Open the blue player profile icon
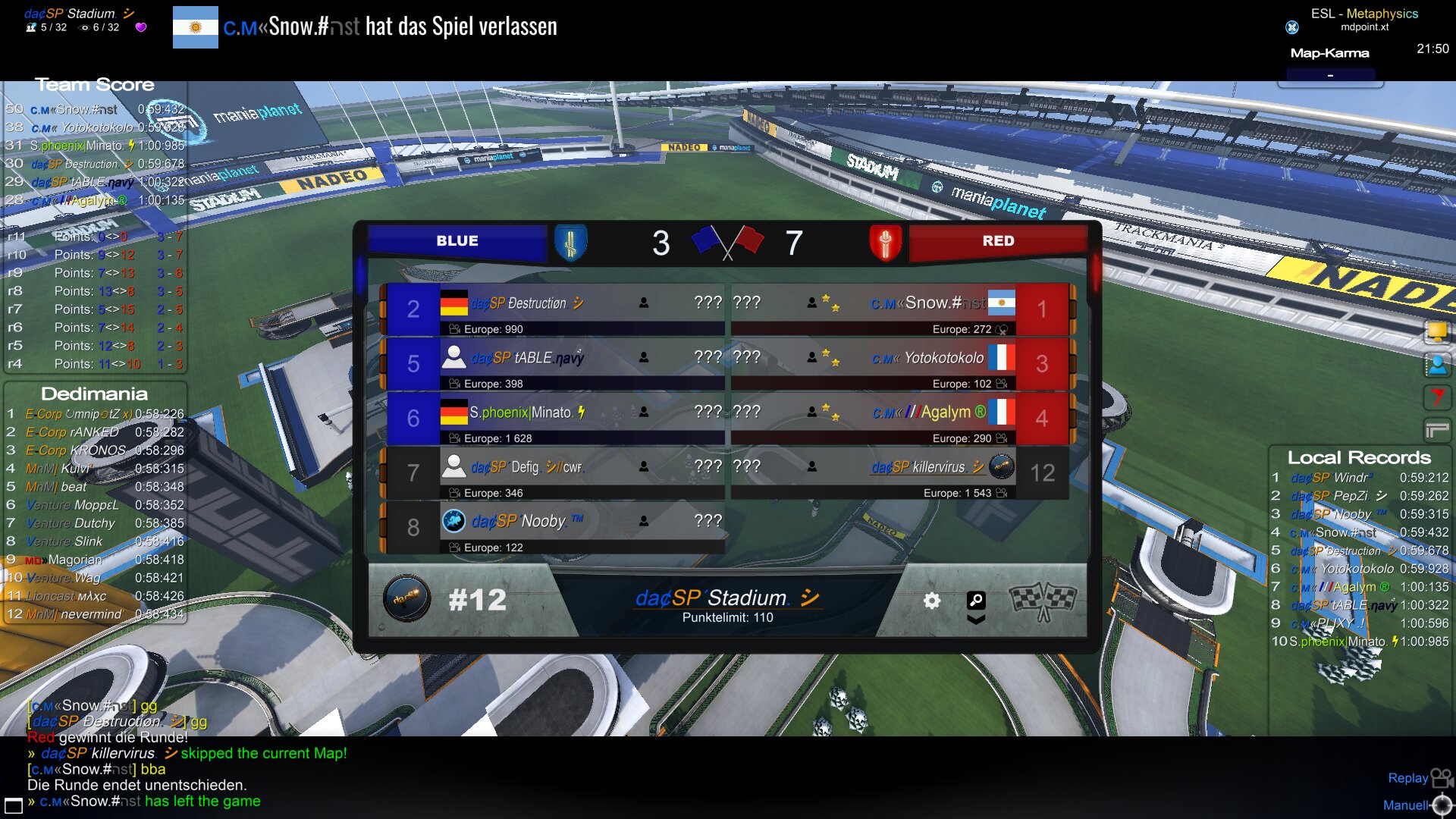1456x819 pixels. tap(1436, 365)
